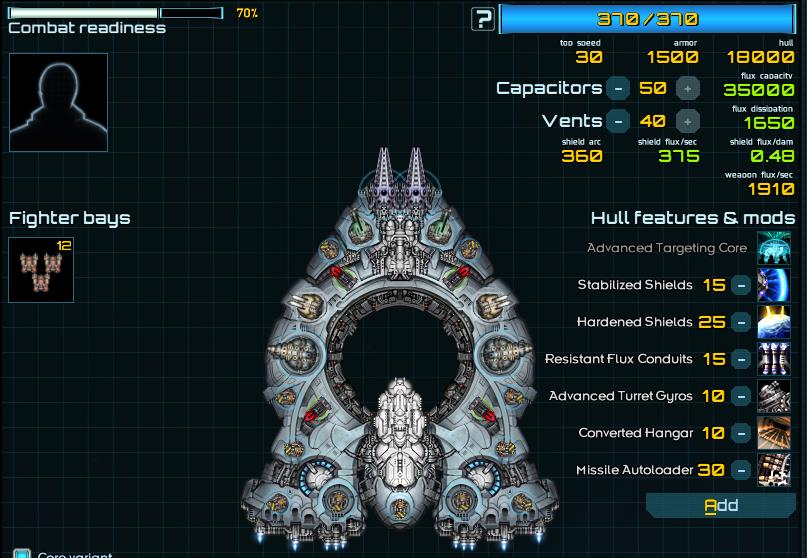Image resolution: width=807 pixels, height=558 pixels.
Task: Add a new hull mod
Action: [x=721, y=506]
